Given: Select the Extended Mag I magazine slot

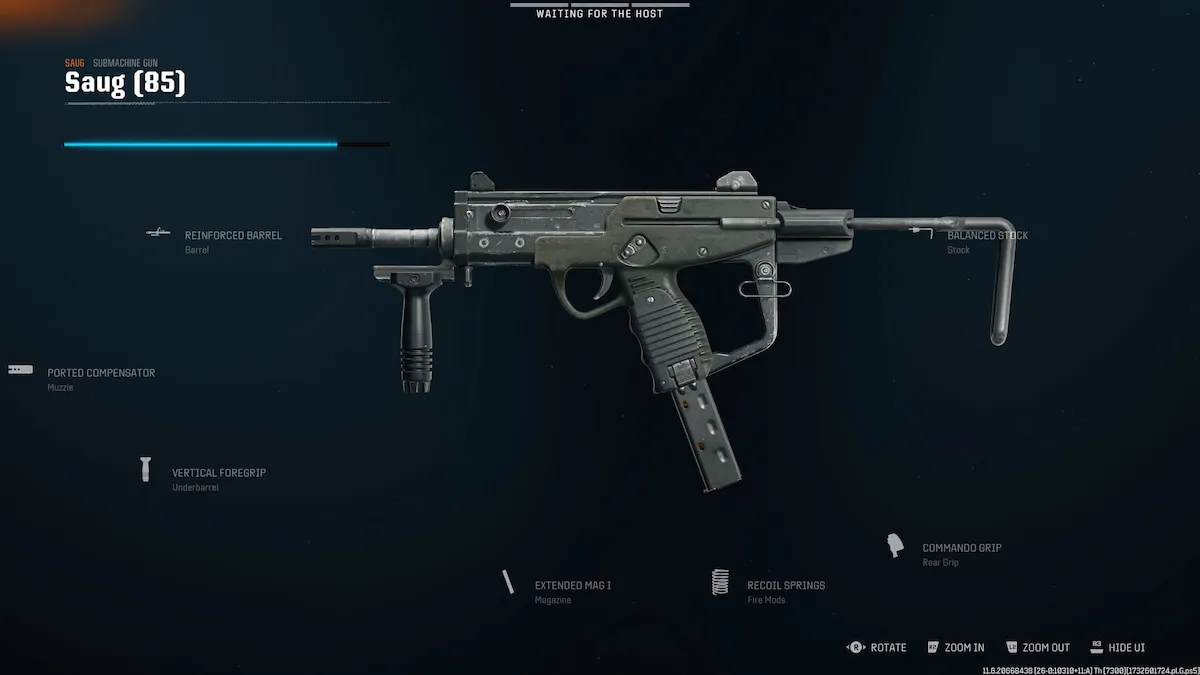Looking at the screenshot, I should click(572, 586).
